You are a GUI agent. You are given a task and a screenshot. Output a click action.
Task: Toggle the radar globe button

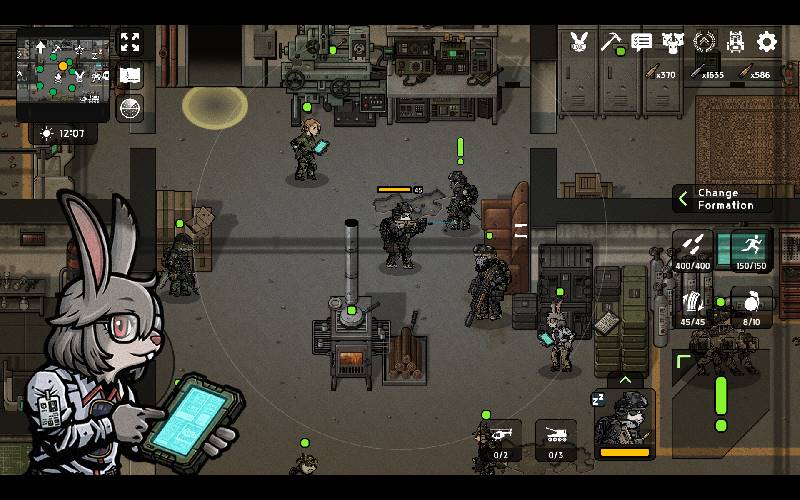[x=130, y=108]
